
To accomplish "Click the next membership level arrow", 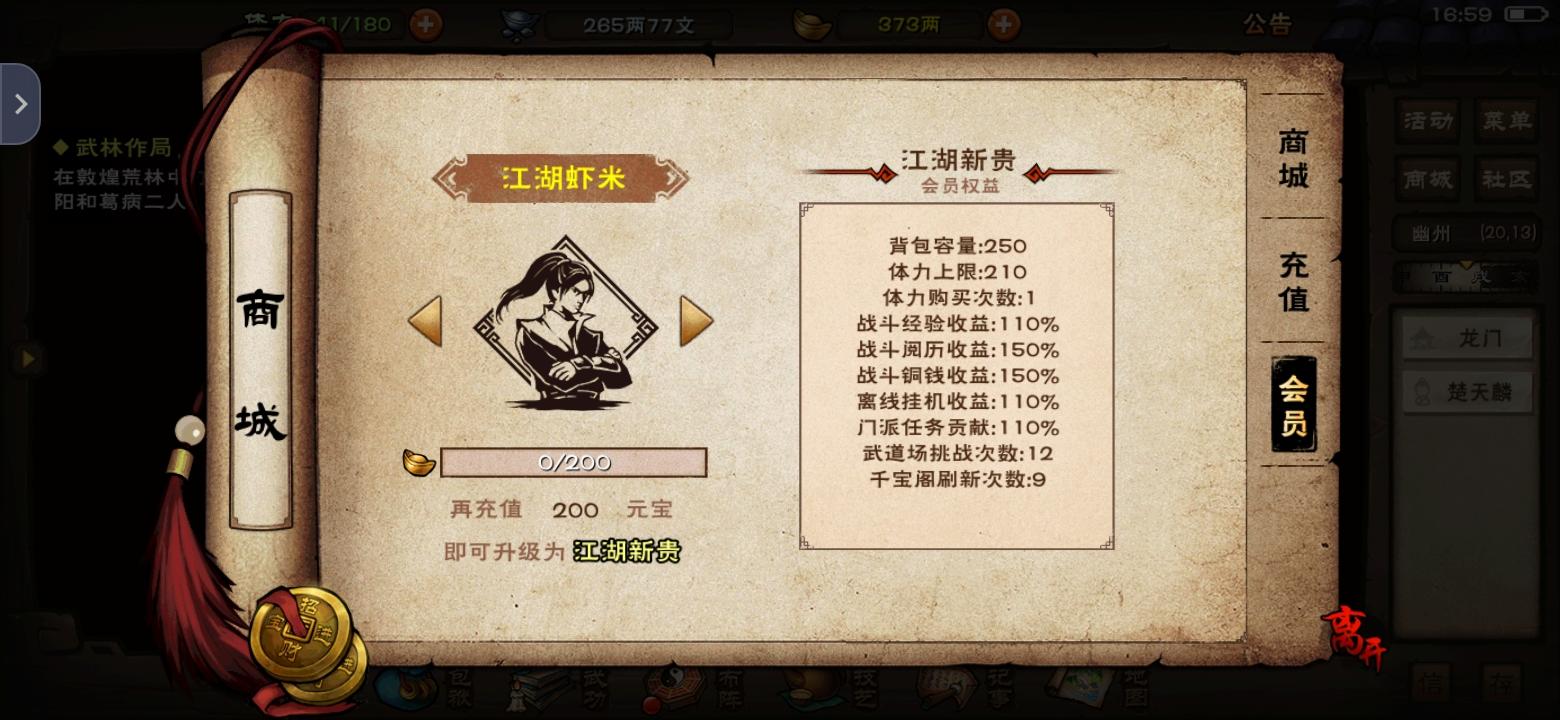I will (699, 322).
